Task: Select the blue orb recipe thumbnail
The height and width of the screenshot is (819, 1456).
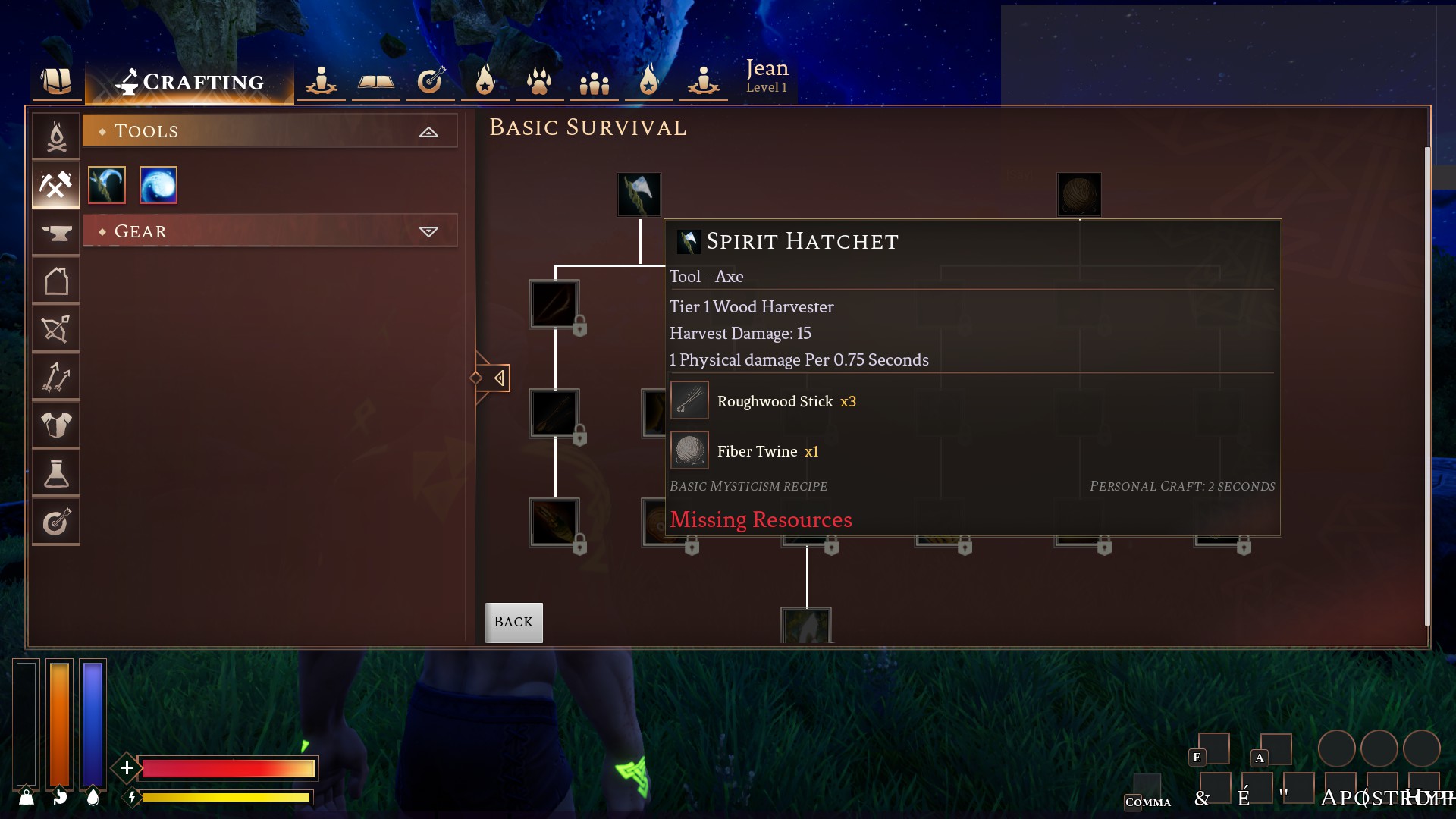Action: pyautogui.click(x=158, y=184)
